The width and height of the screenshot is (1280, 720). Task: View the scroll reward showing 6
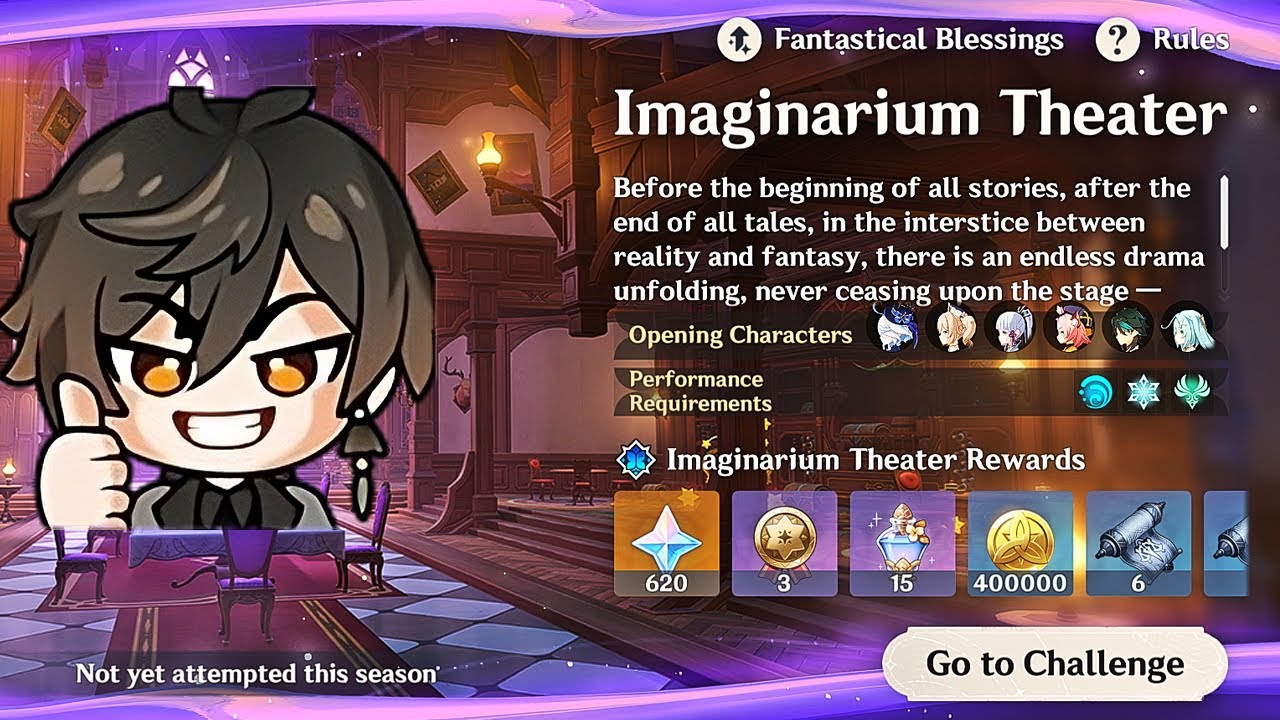click(x=1138, y=543)
